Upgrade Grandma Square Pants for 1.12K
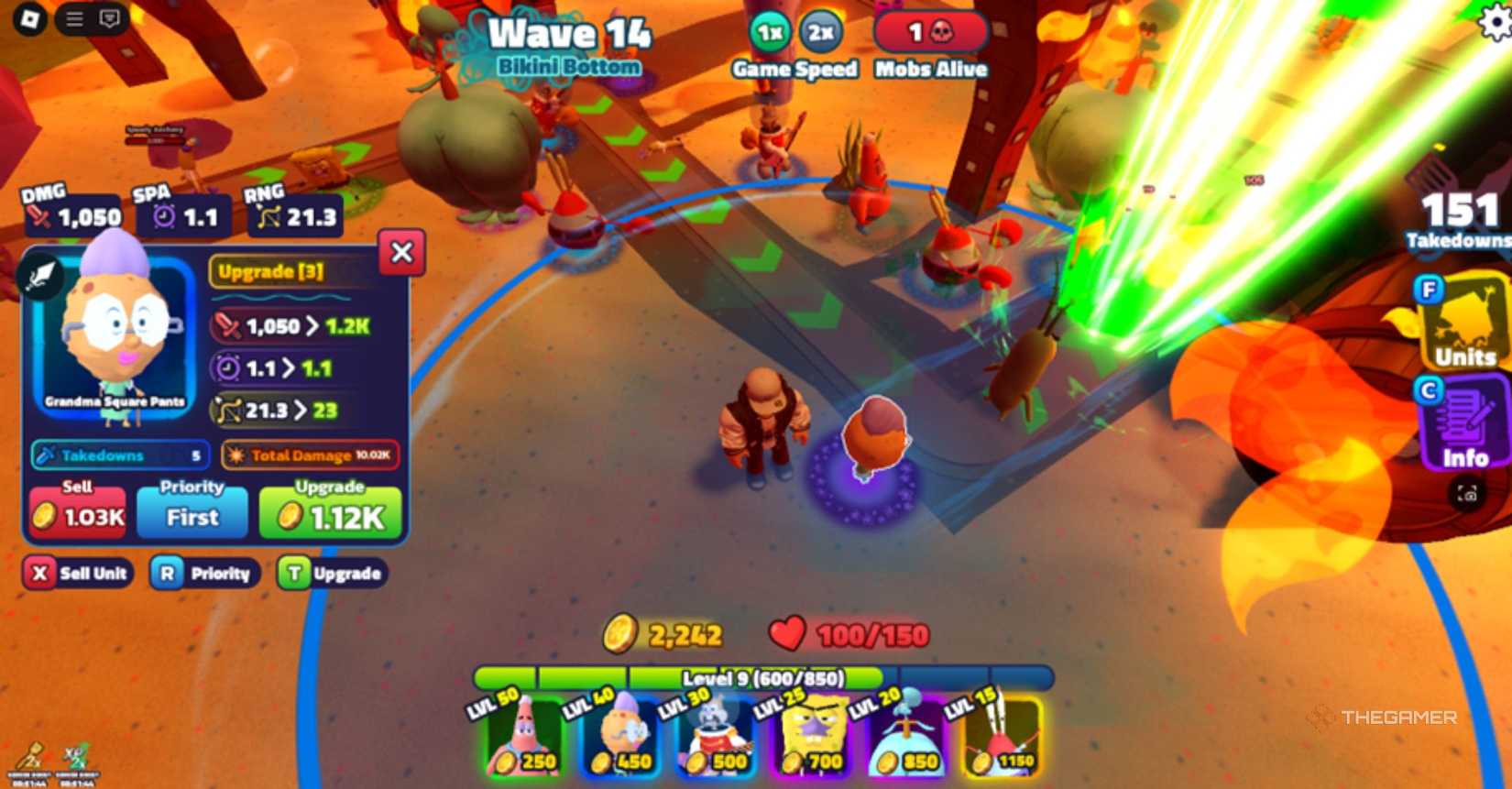 pos(329,513)
